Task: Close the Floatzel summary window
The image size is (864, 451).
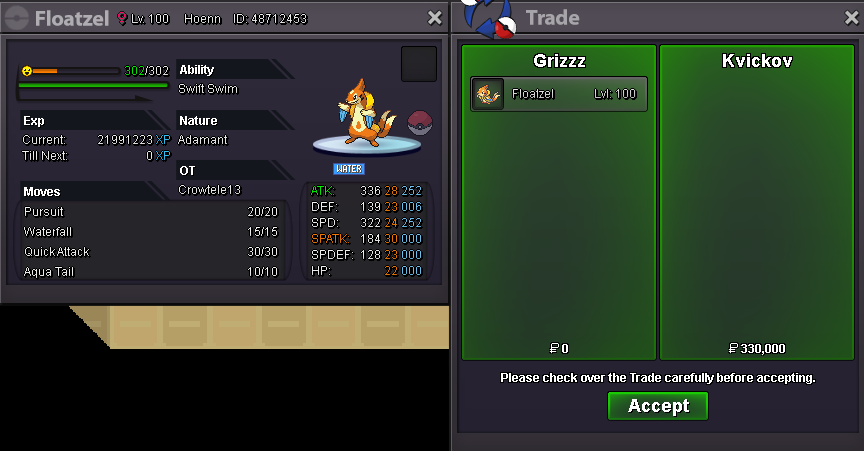Action: click(434, 18)
